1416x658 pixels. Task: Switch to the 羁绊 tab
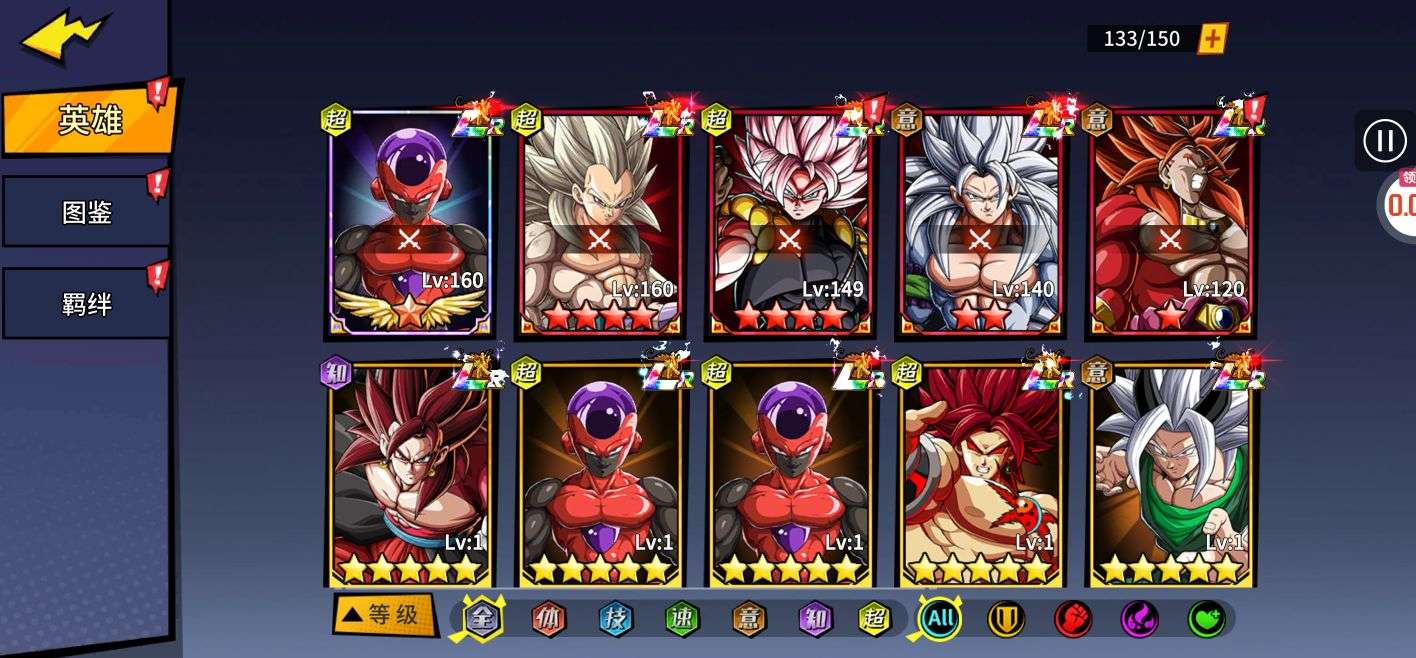click(86, 303)
